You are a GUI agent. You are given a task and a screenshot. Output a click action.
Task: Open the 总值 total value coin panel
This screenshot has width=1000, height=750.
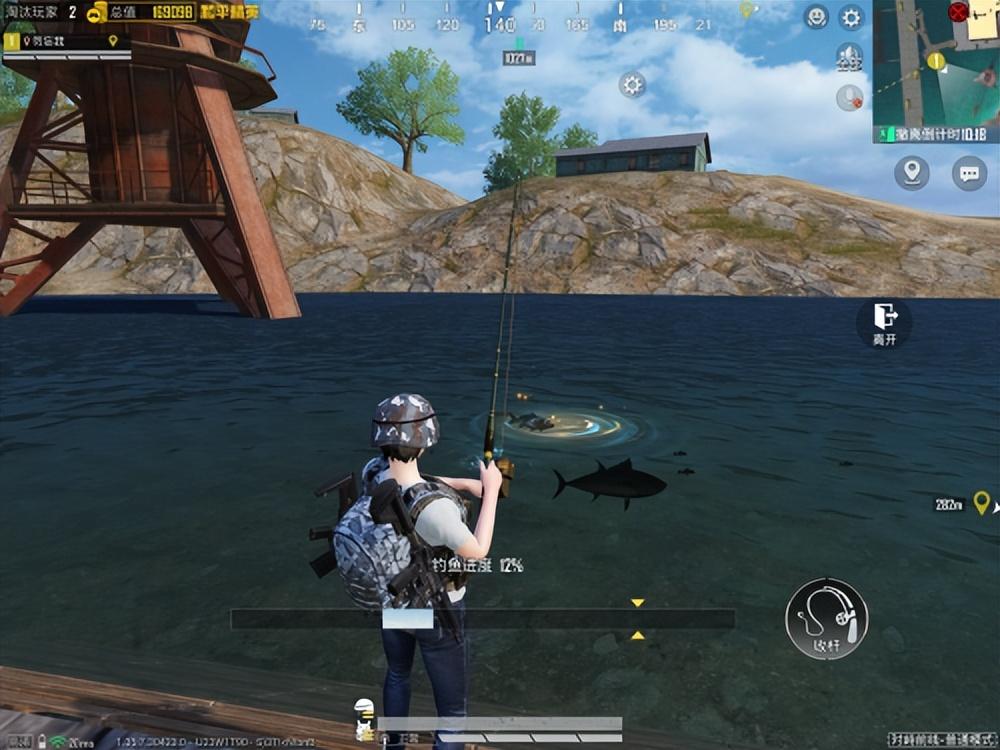(140, 12)
